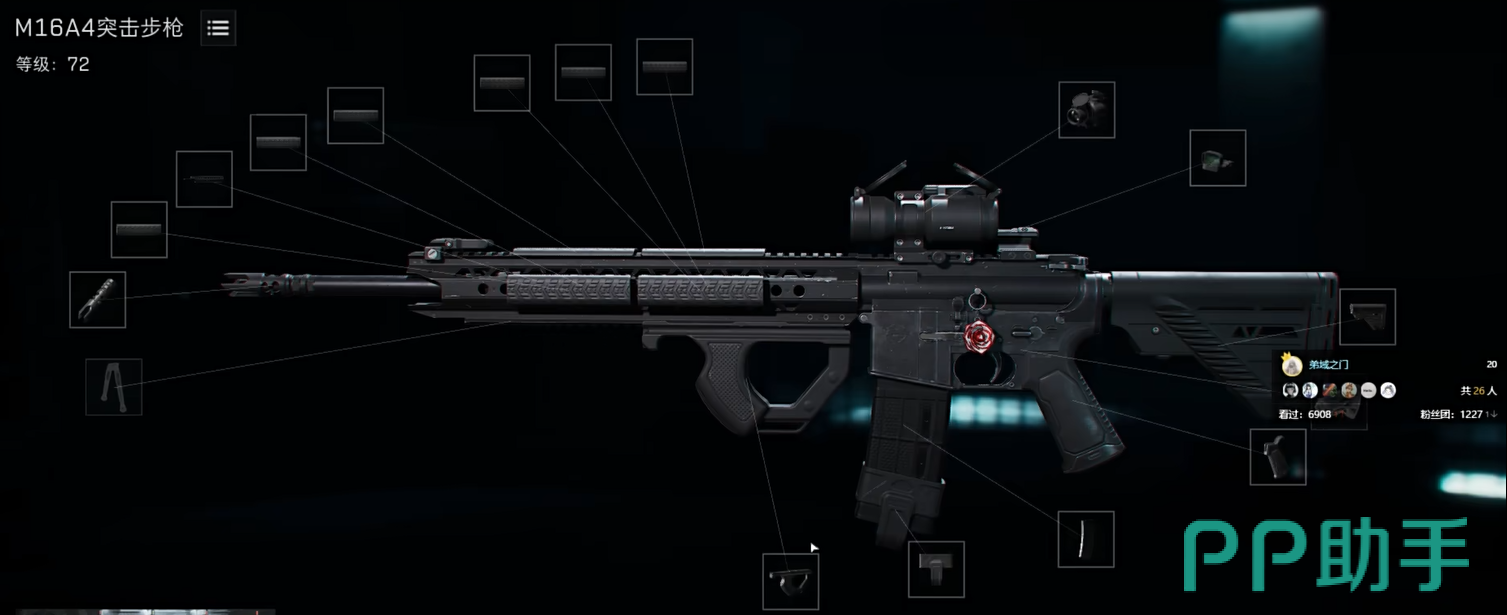Select the T-shaped magazine mount slot
1507x615 pixels.
pyautogui.click(x=936, y=569)
